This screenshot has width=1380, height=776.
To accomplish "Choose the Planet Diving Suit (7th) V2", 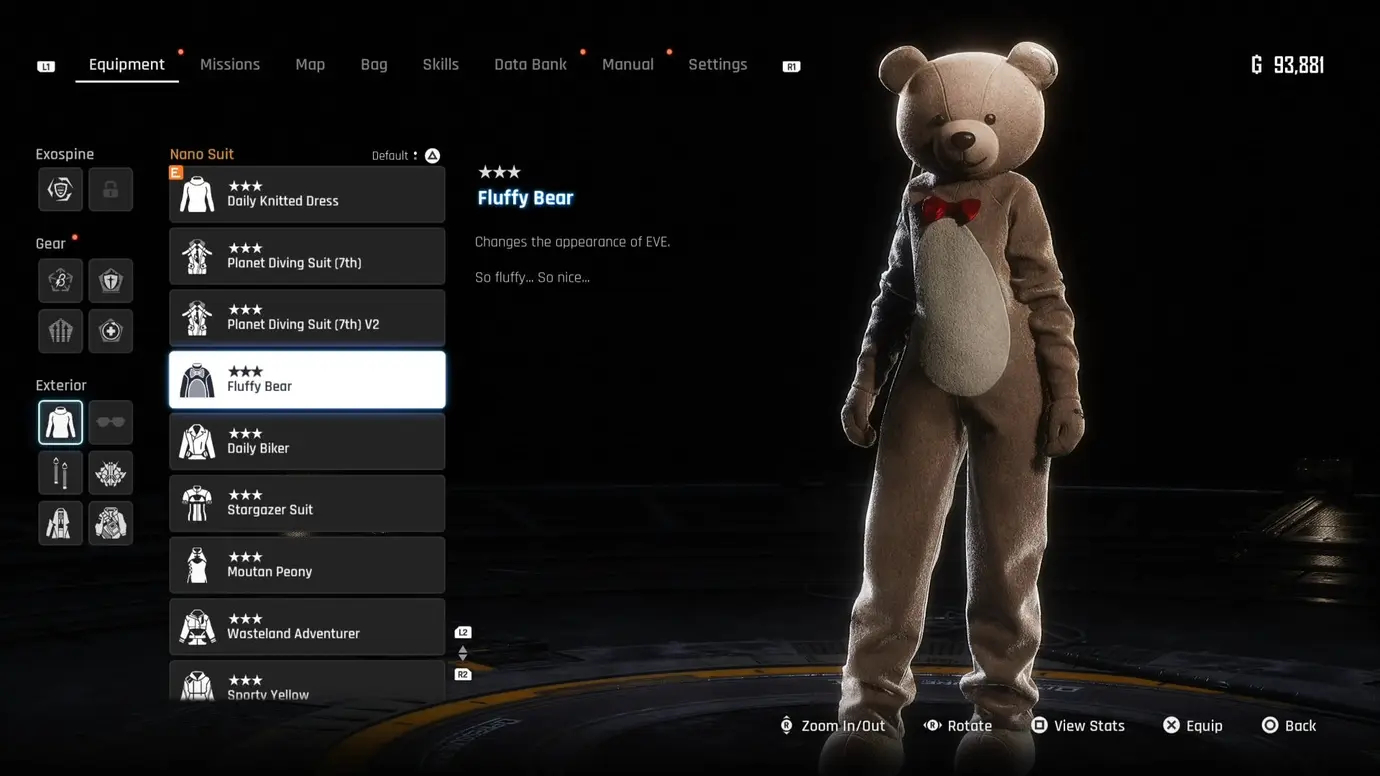I will coord(307,318).
